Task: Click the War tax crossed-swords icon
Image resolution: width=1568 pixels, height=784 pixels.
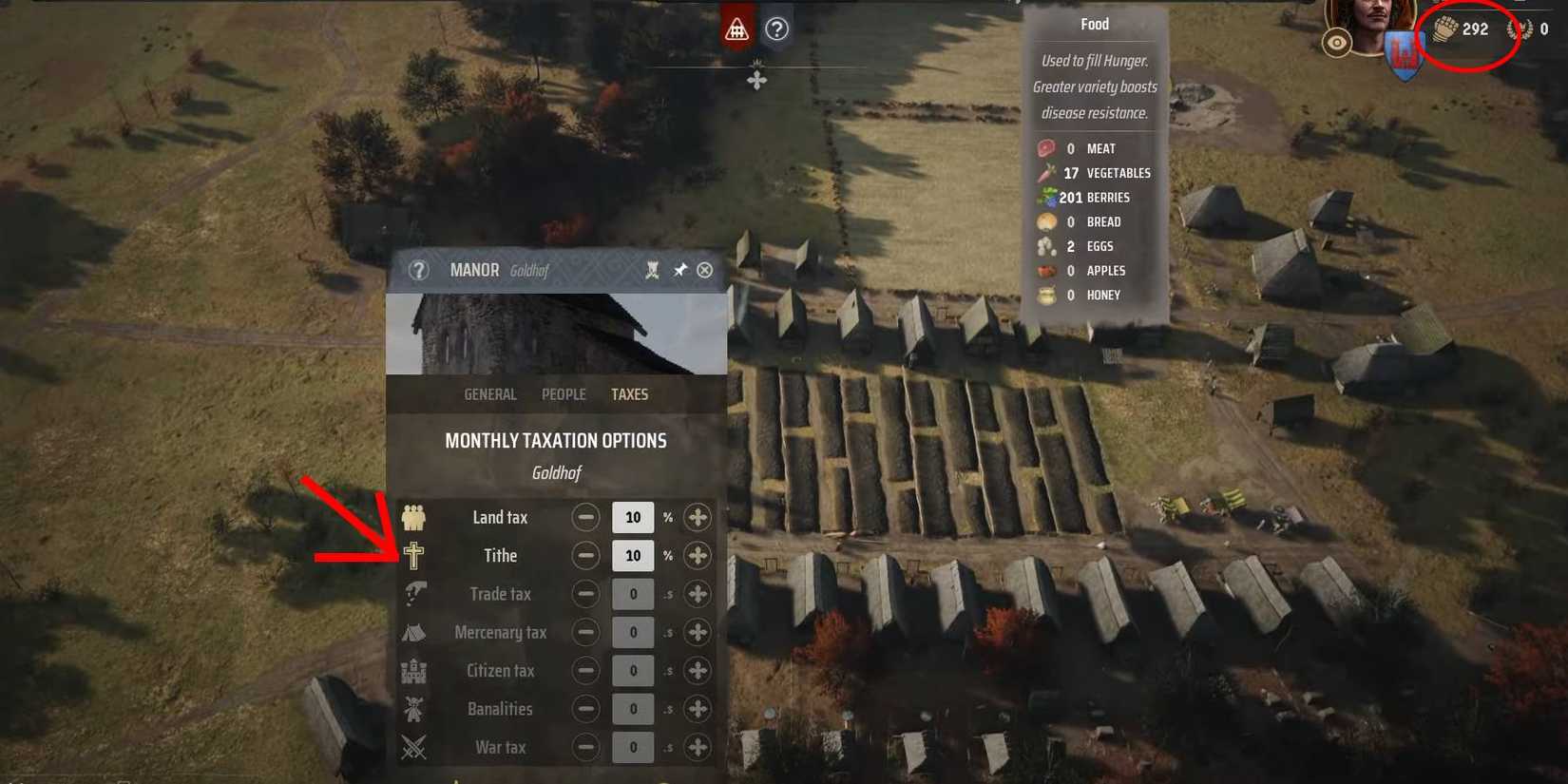Action: coord(415,747)
